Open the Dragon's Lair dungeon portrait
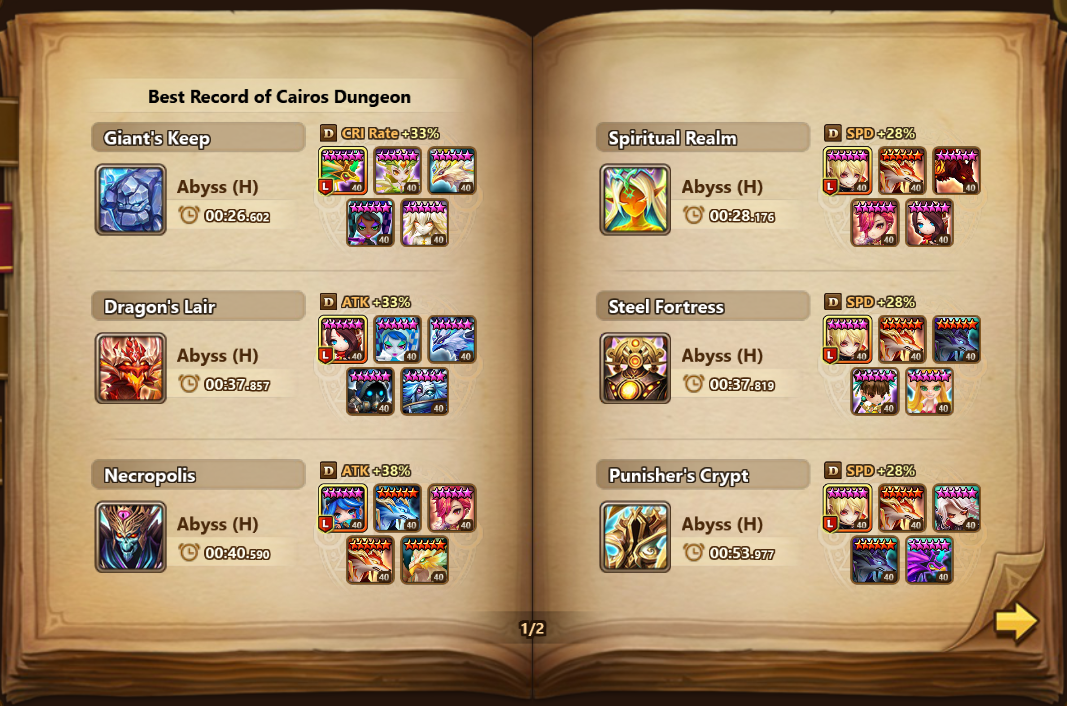This screenshot has width=1067, height=706. 131,368
